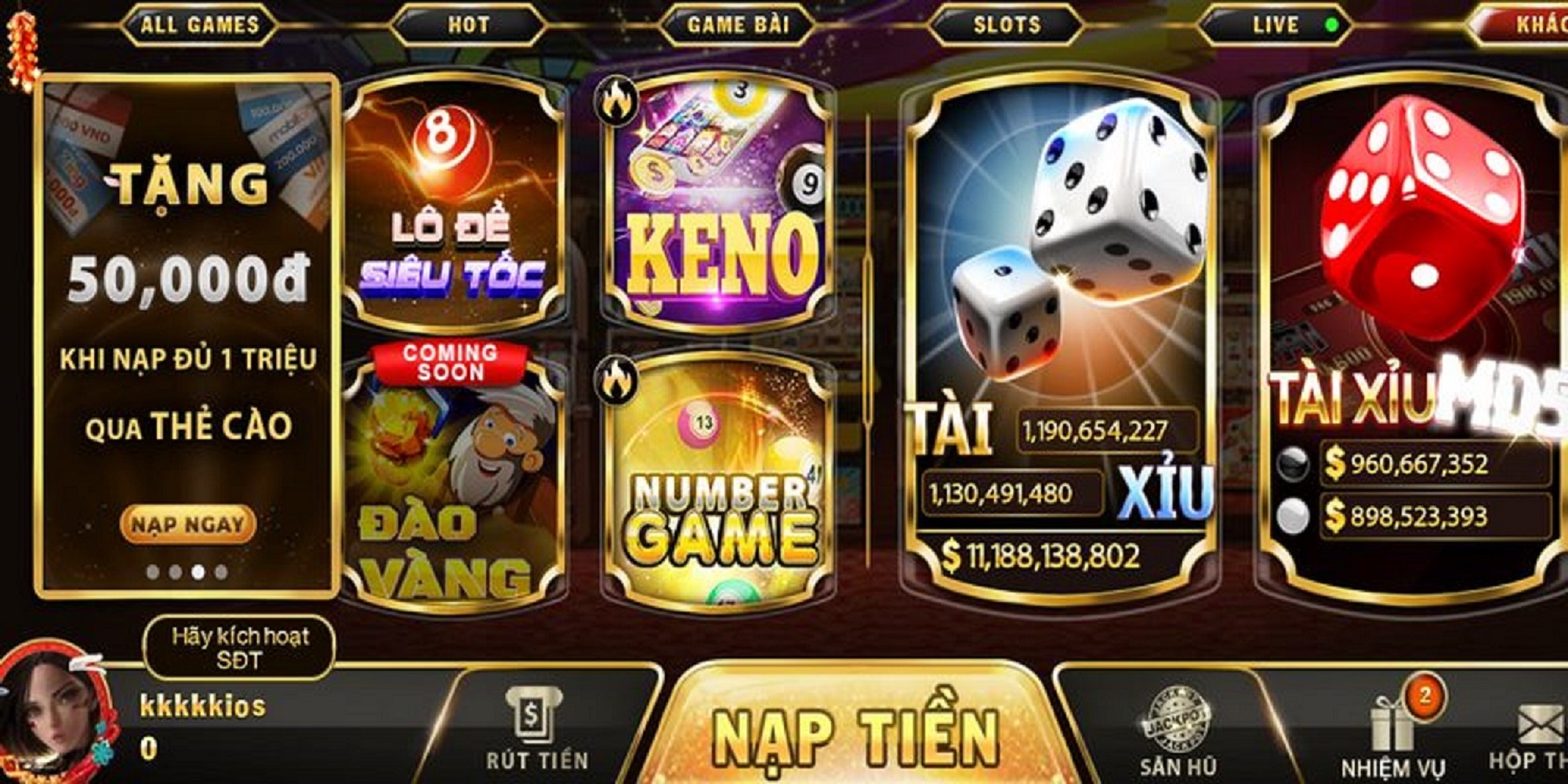Click the NẠP NGAY promo button

point(188,524)
